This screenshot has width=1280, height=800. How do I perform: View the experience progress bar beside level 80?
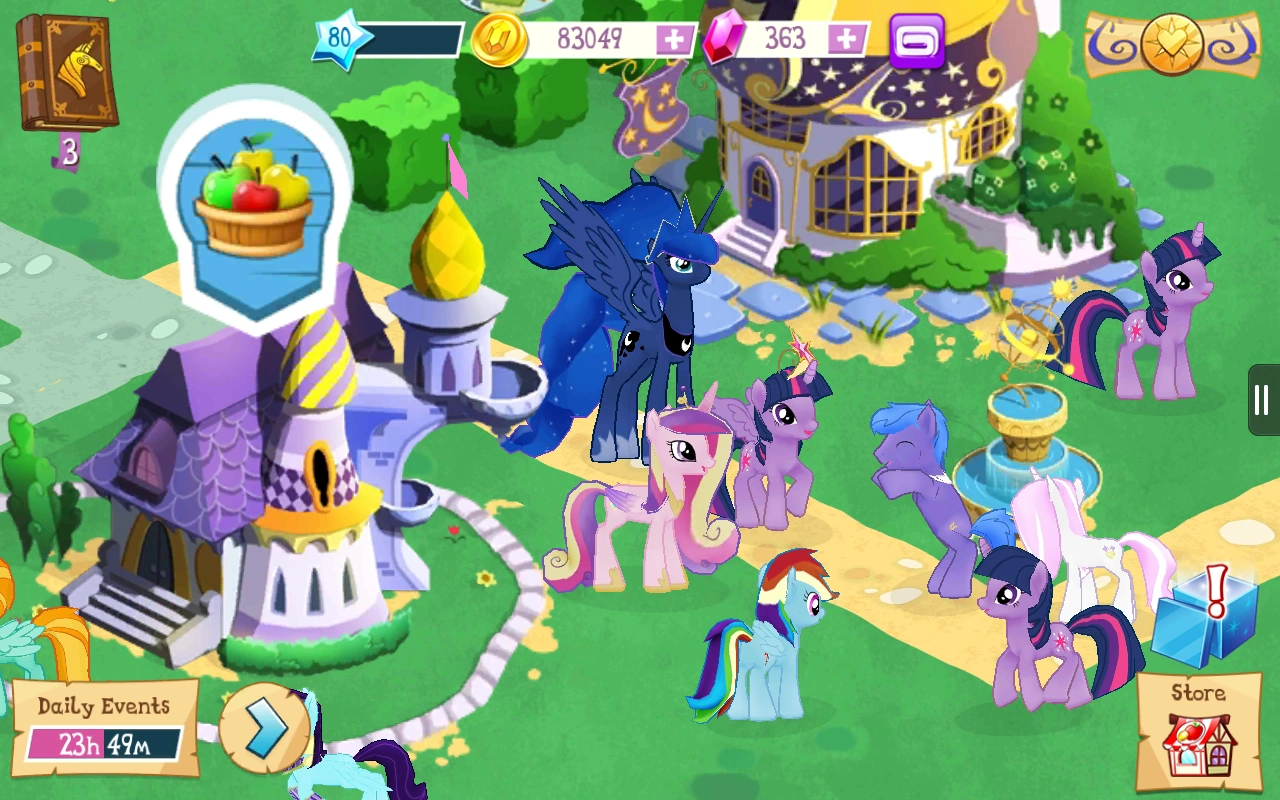(415, 38)
